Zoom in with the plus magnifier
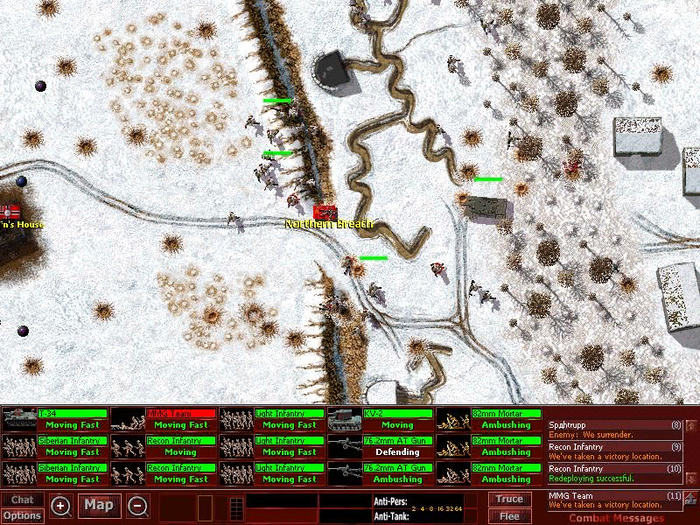This screenshot has height=525, width=700. [x=61, y=506]
